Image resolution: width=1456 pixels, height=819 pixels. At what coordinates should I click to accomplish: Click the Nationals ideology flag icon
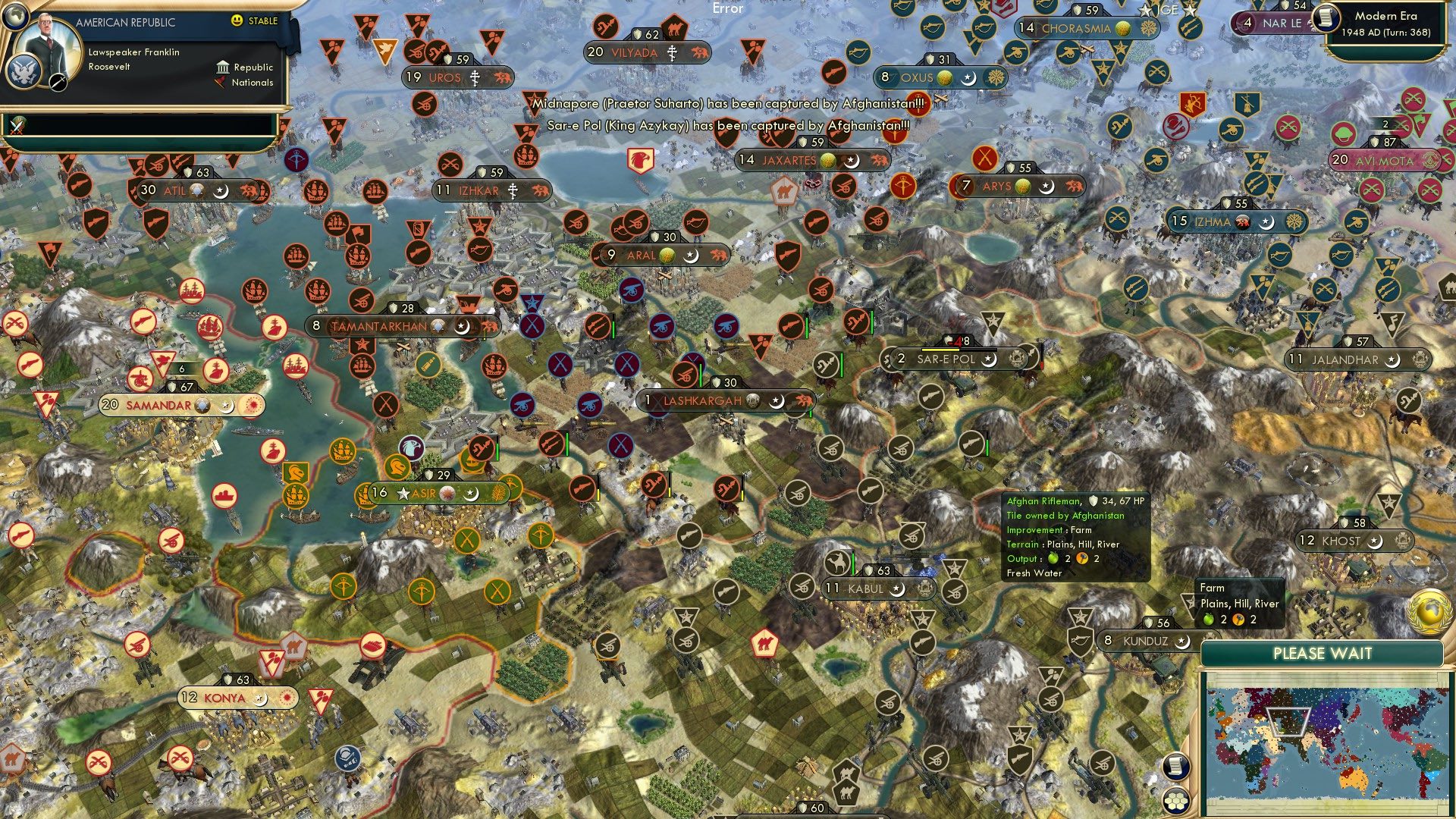(221, 83)
